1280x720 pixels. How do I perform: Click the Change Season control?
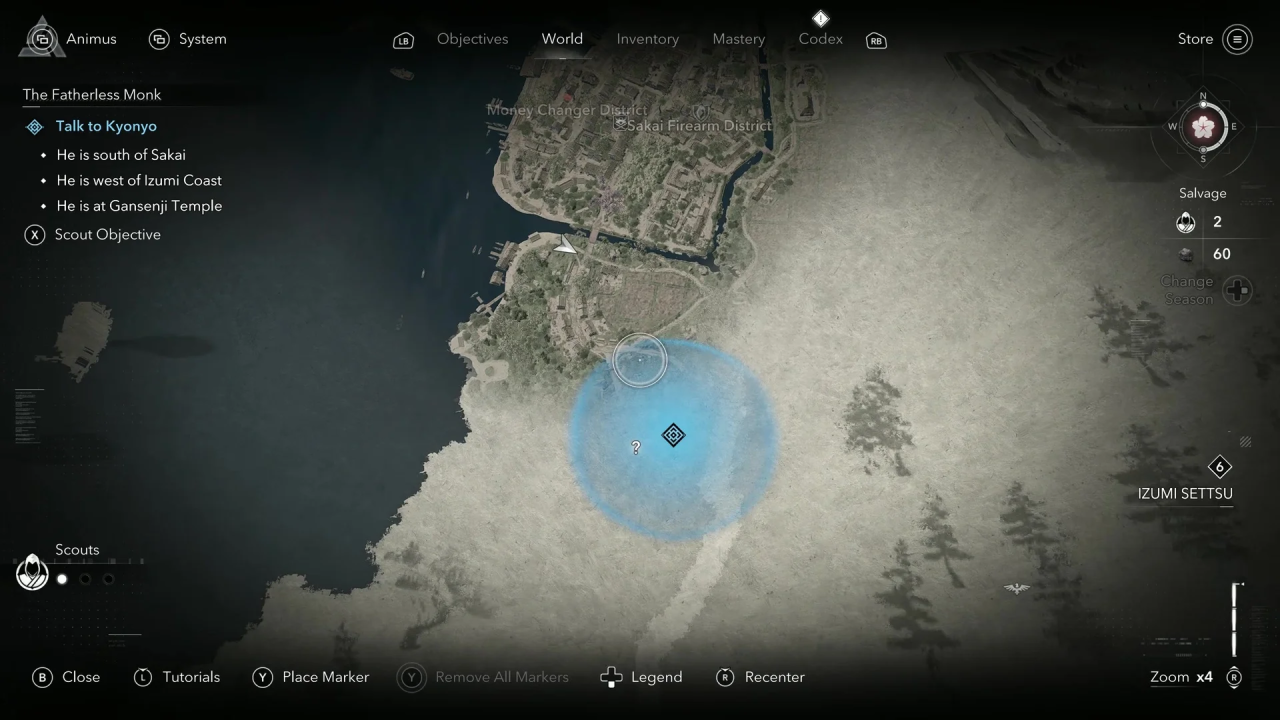1237,290
